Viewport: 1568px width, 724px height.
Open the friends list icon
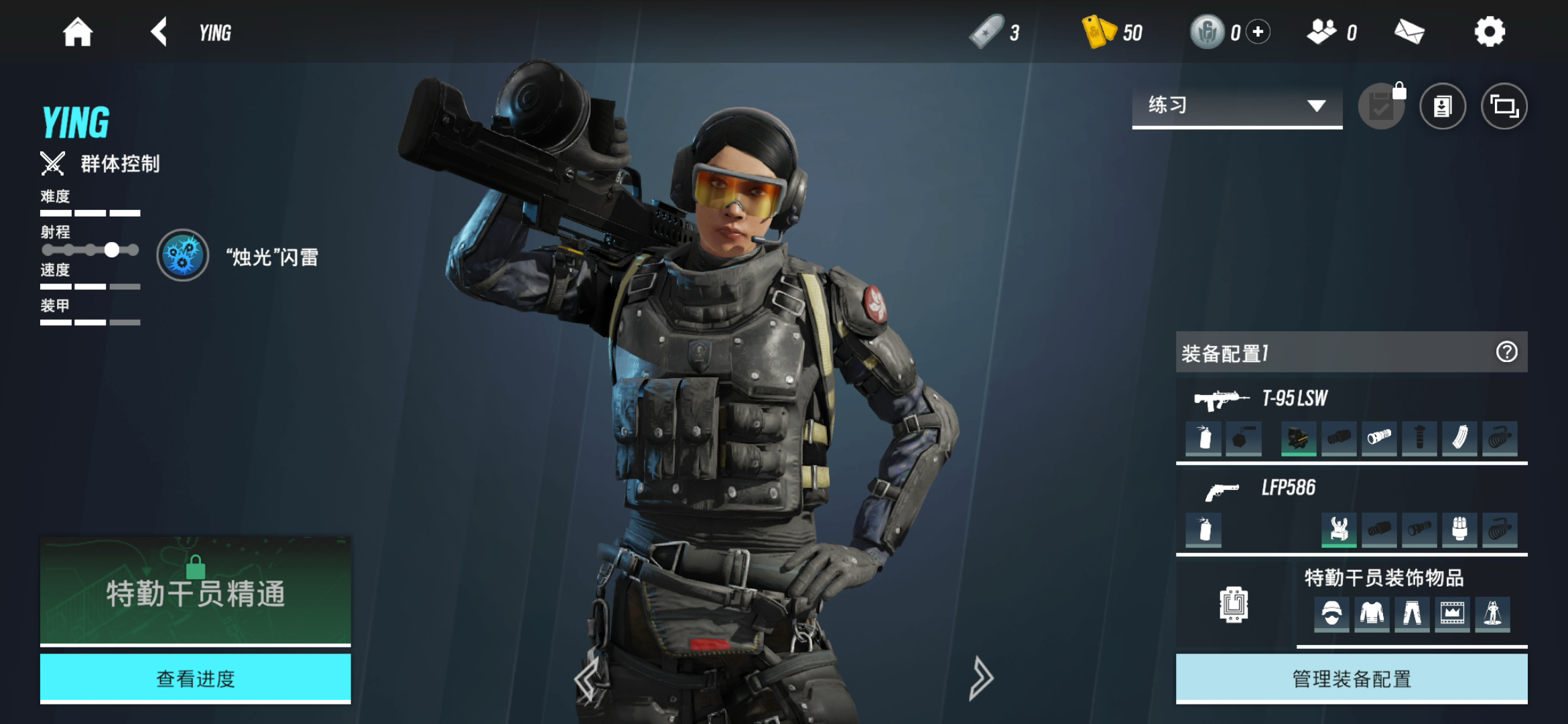[x=1321, y=32]
